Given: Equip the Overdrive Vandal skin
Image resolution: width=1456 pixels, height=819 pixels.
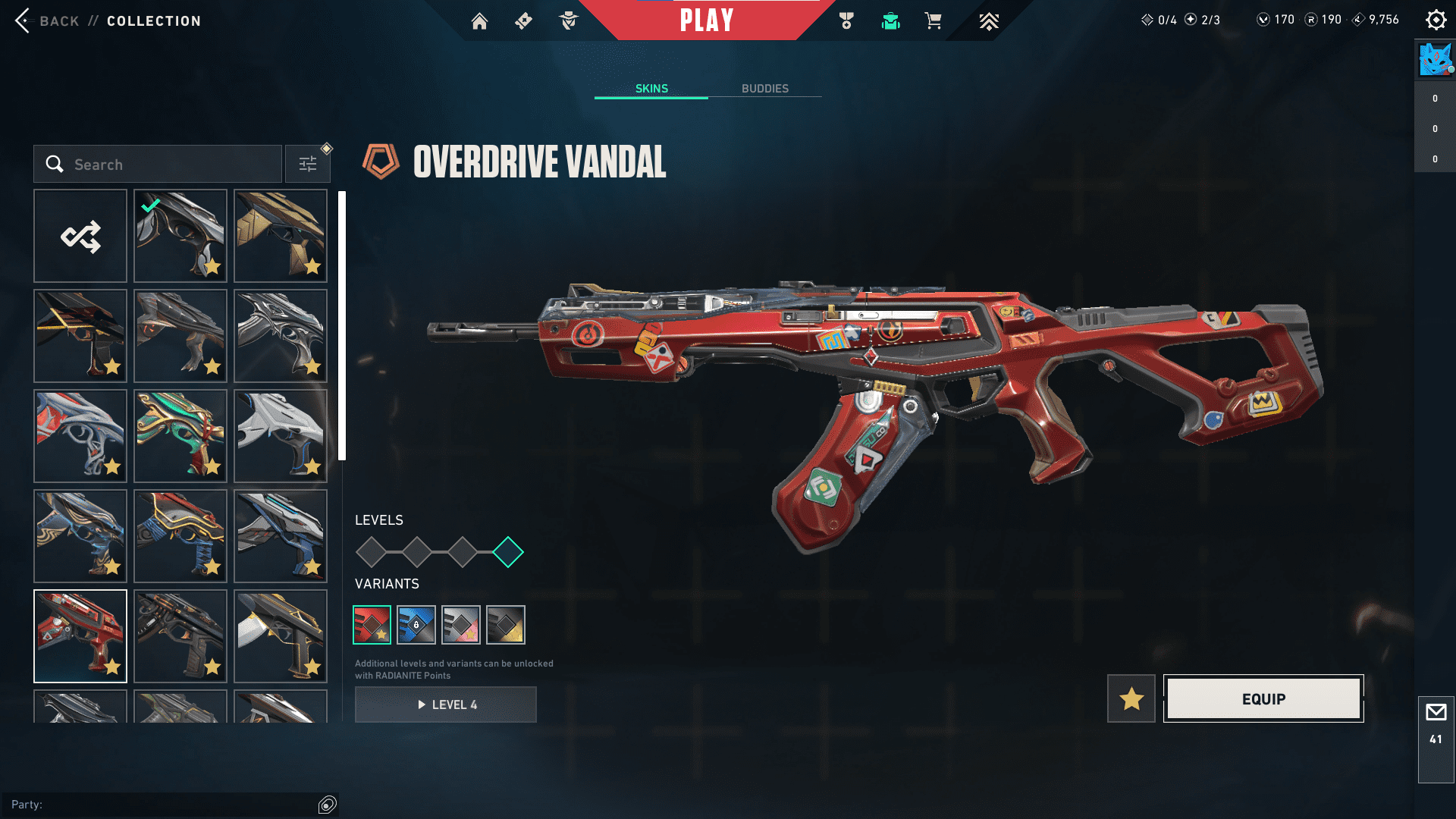Looking at the screenshot, I should click(1263, 698).
